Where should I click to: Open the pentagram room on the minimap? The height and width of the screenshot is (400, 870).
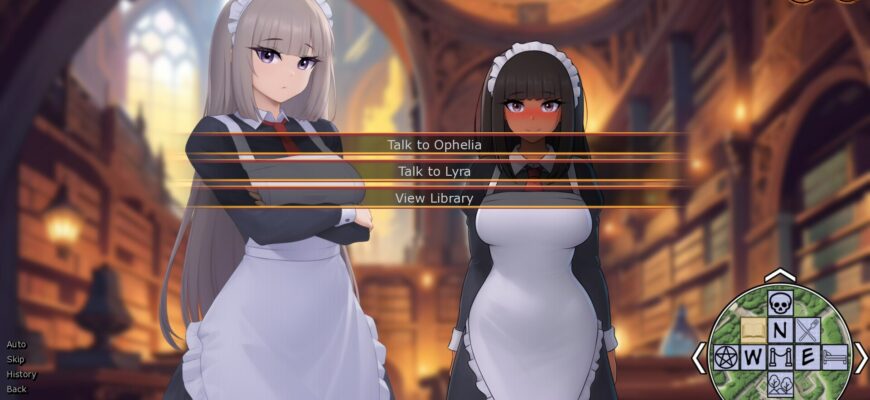[727, 356]
